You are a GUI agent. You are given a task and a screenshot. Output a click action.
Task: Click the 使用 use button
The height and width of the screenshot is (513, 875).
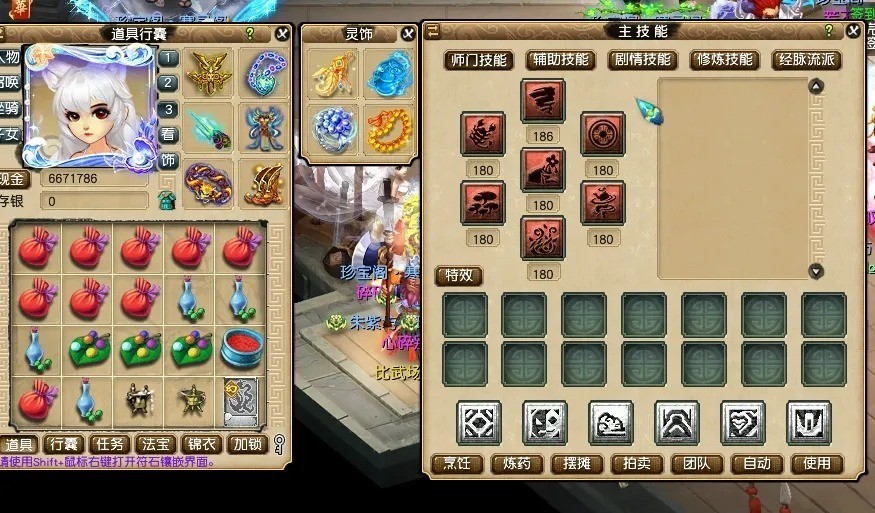pos(817,464)
